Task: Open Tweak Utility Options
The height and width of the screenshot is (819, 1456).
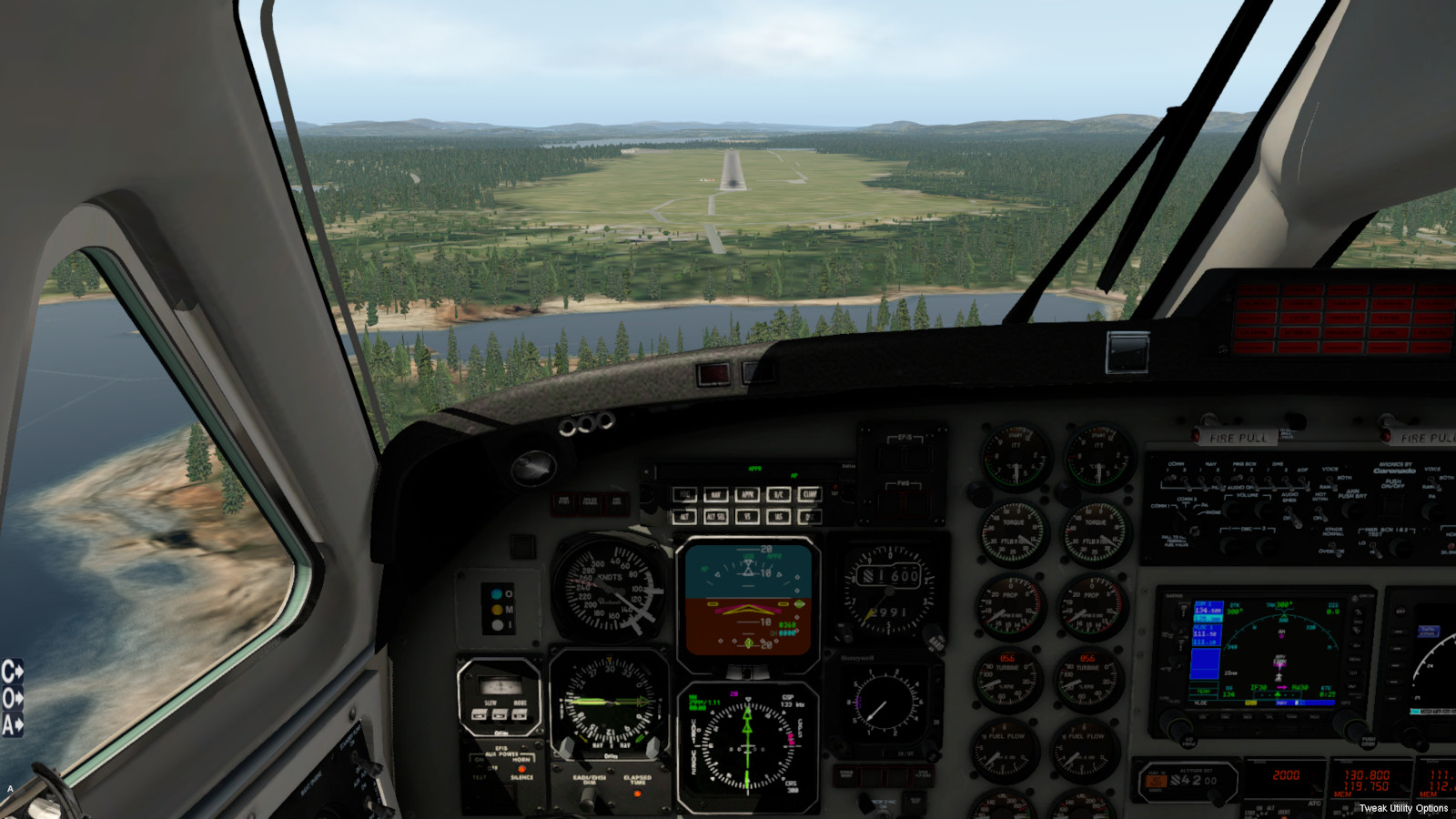Action: click(x=1403, y=808)
